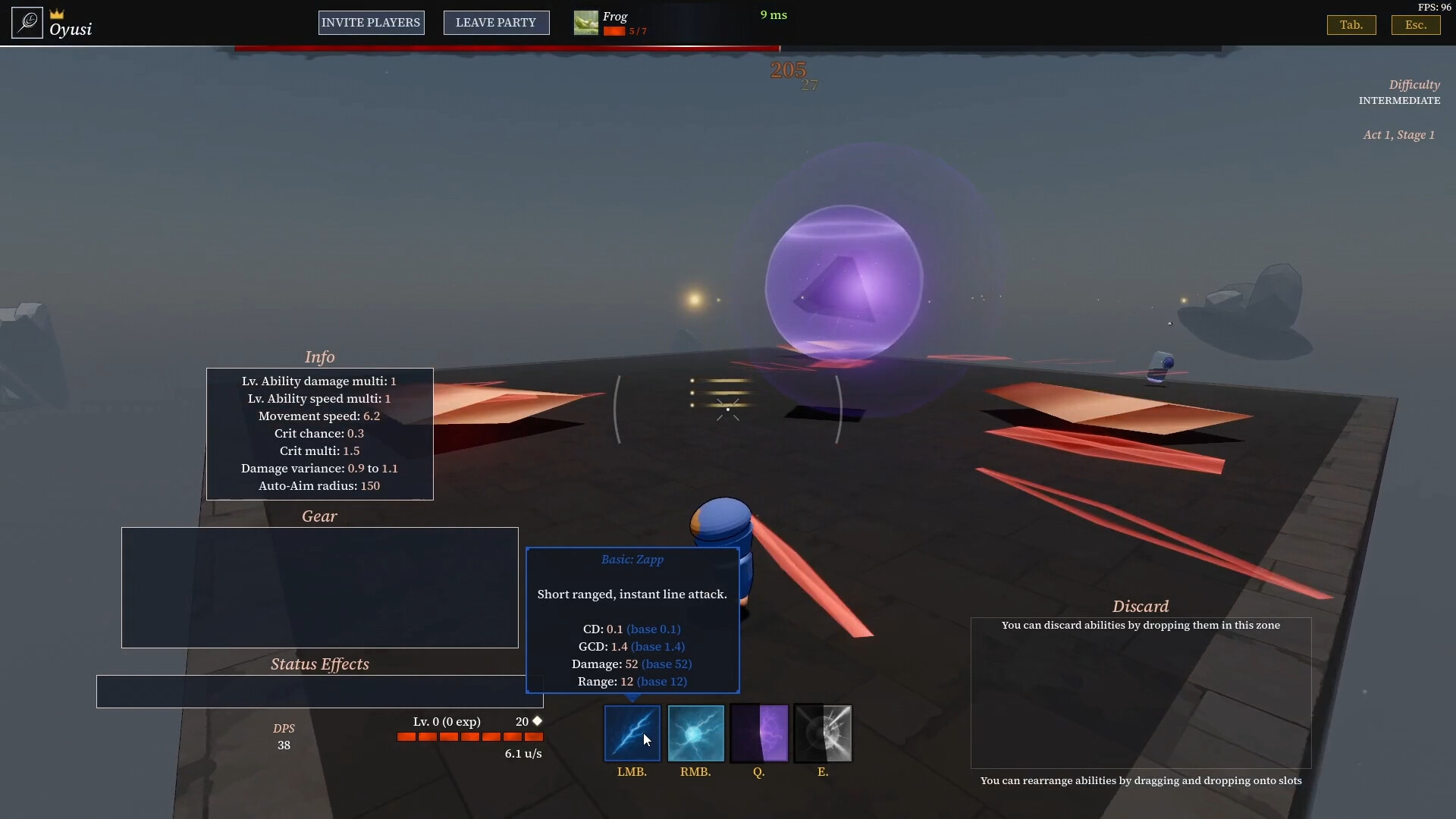Select the purple Q ability icon

[759, 733]
